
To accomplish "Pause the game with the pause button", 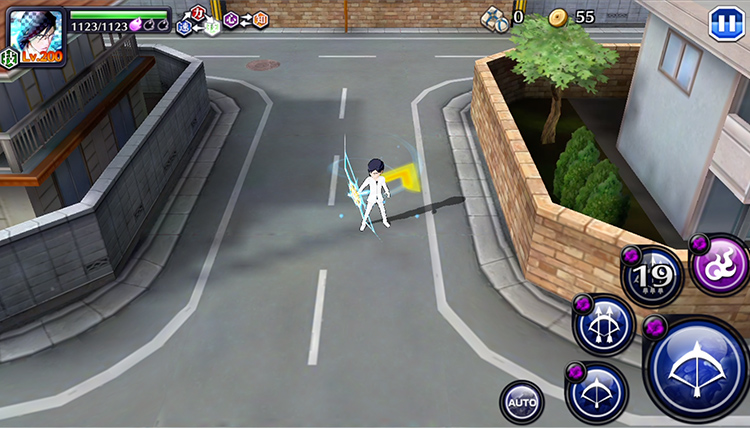I will [x=725, y=24].
